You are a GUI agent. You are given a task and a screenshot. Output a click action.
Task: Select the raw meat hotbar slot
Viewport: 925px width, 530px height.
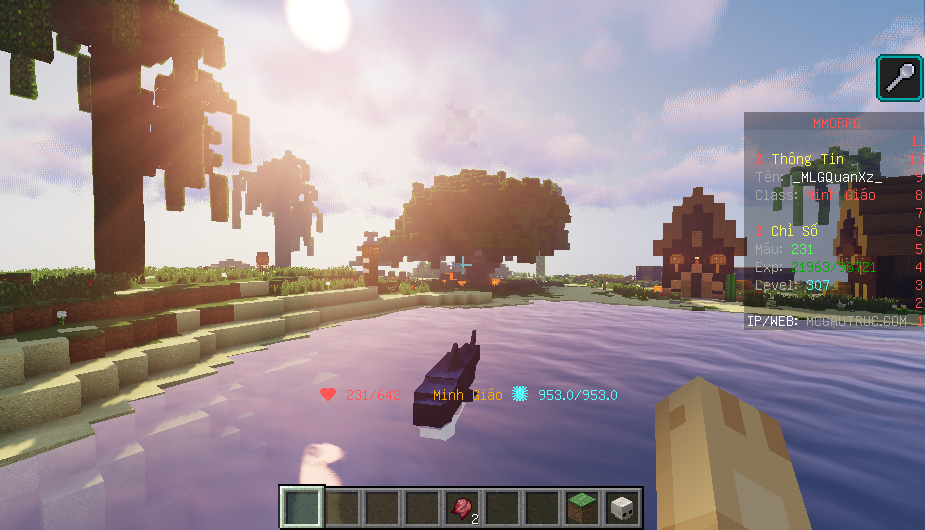coord(462,507)
